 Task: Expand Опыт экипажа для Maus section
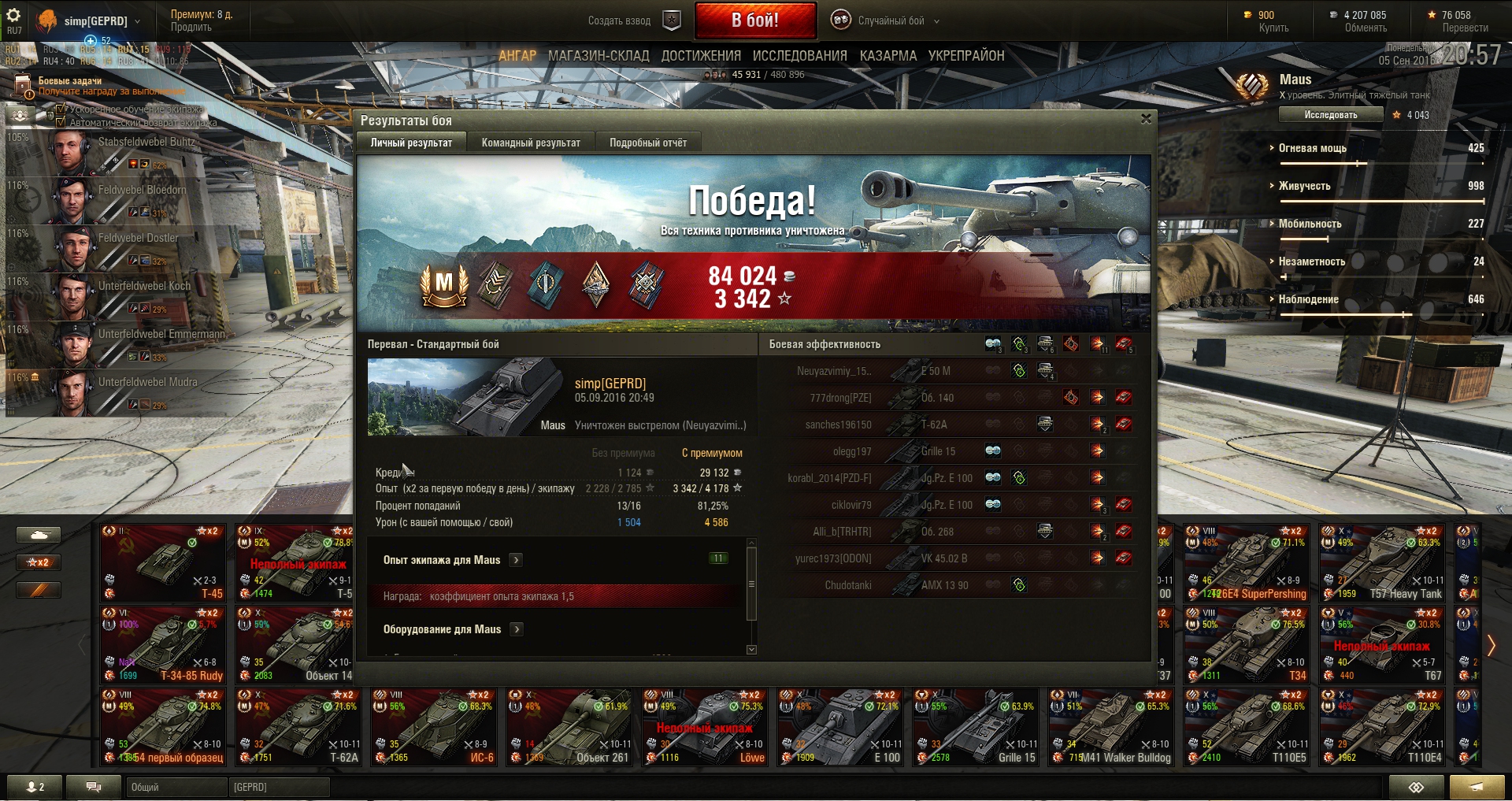click(x=516, y=560)
